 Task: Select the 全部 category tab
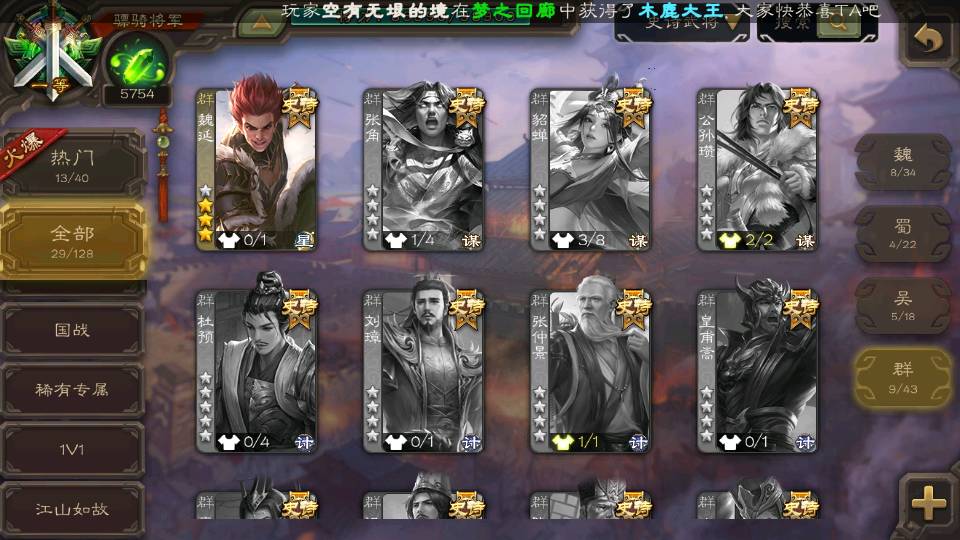point(73,240)
